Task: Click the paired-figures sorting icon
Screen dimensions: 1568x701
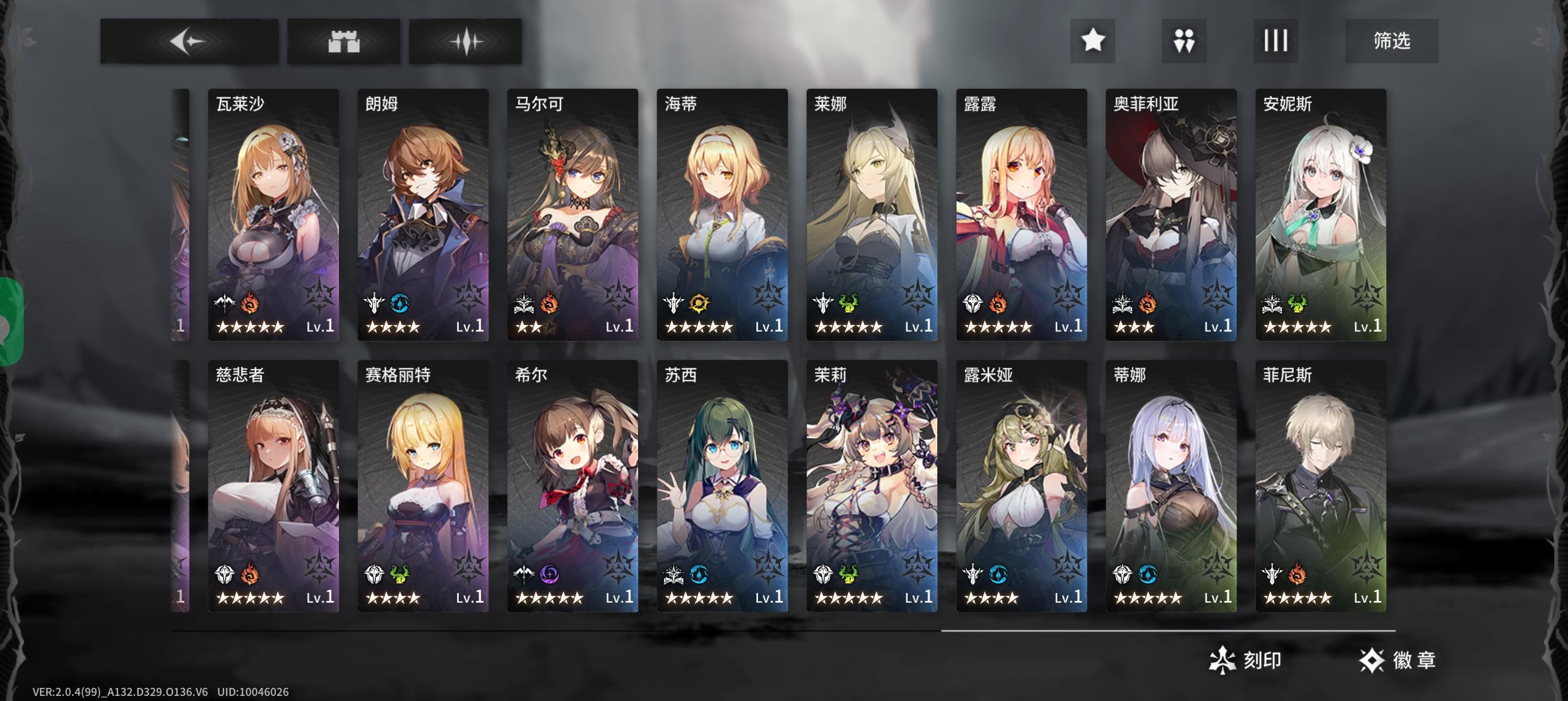Action: coord(1184,41)
